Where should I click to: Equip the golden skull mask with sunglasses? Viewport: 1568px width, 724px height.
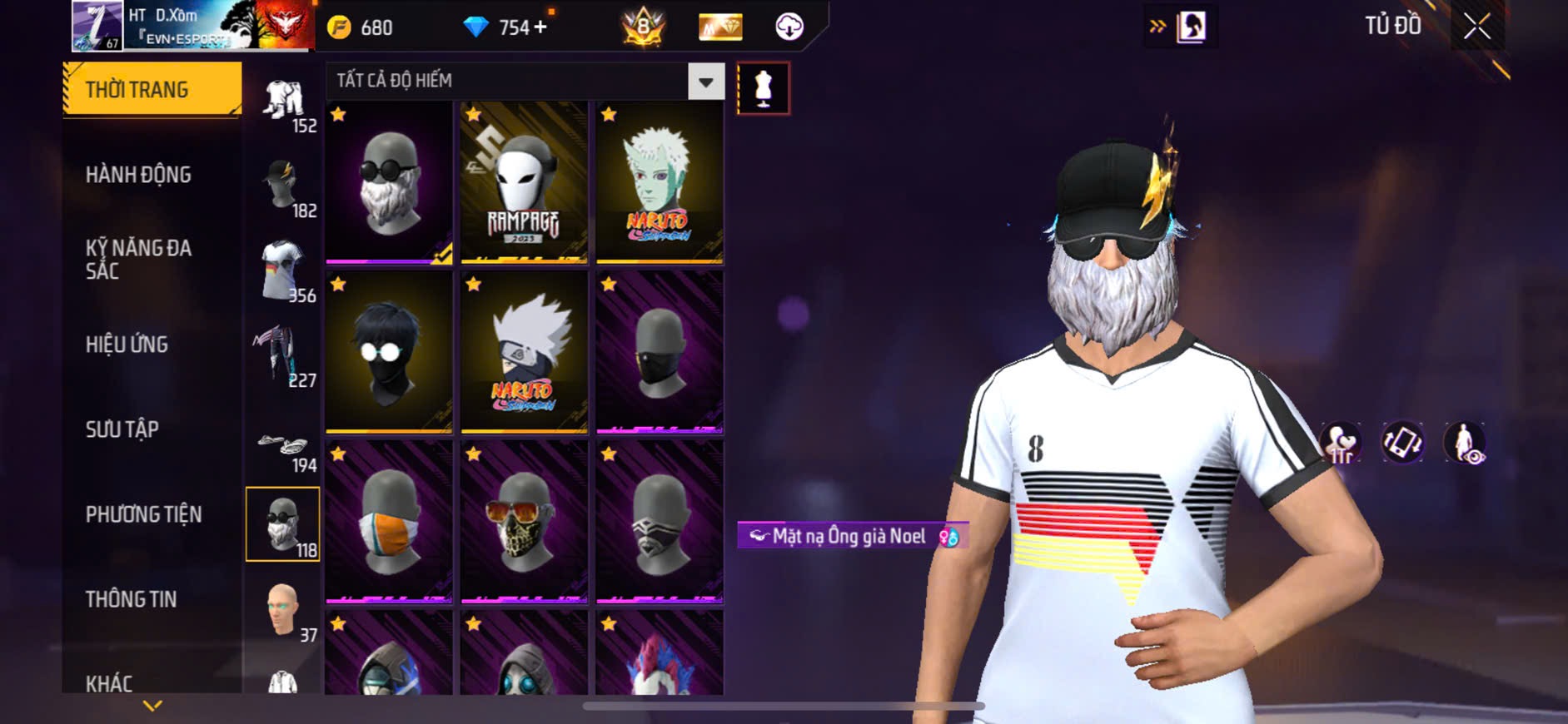point(524,522)
